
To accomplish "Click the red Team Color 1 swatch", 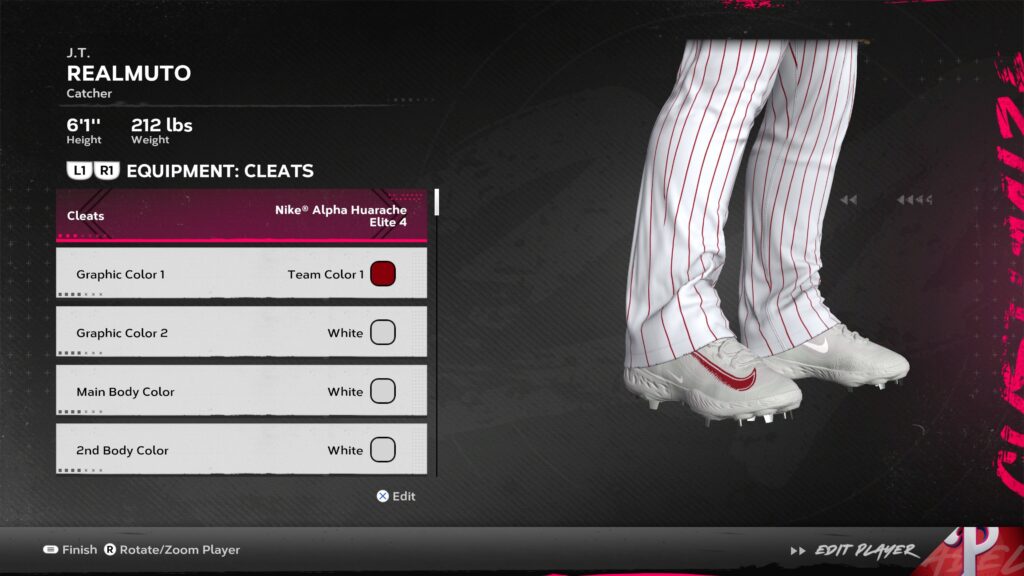I will tap(383, 274).
